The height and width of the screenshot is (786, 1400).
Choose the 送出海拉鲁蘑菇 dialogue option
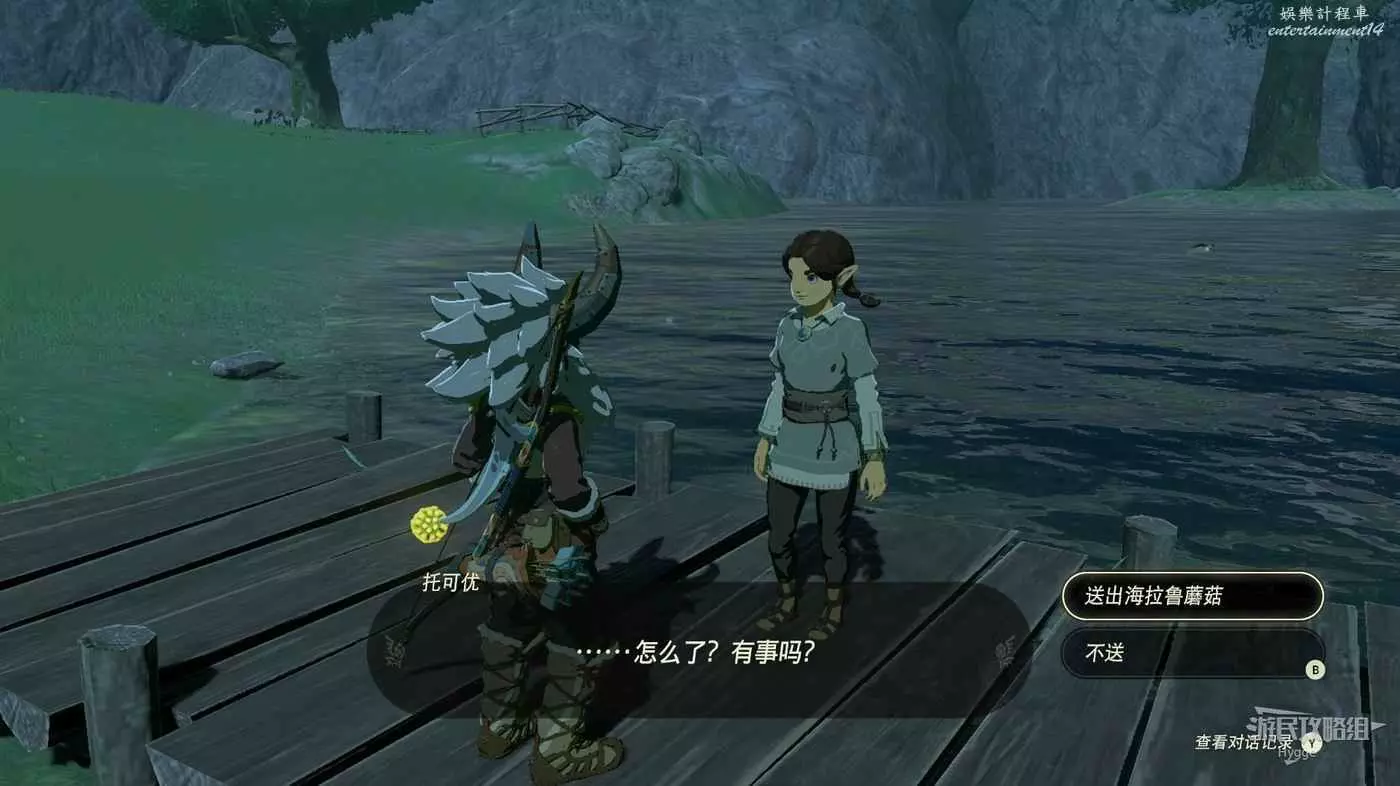pos(1191,596)
